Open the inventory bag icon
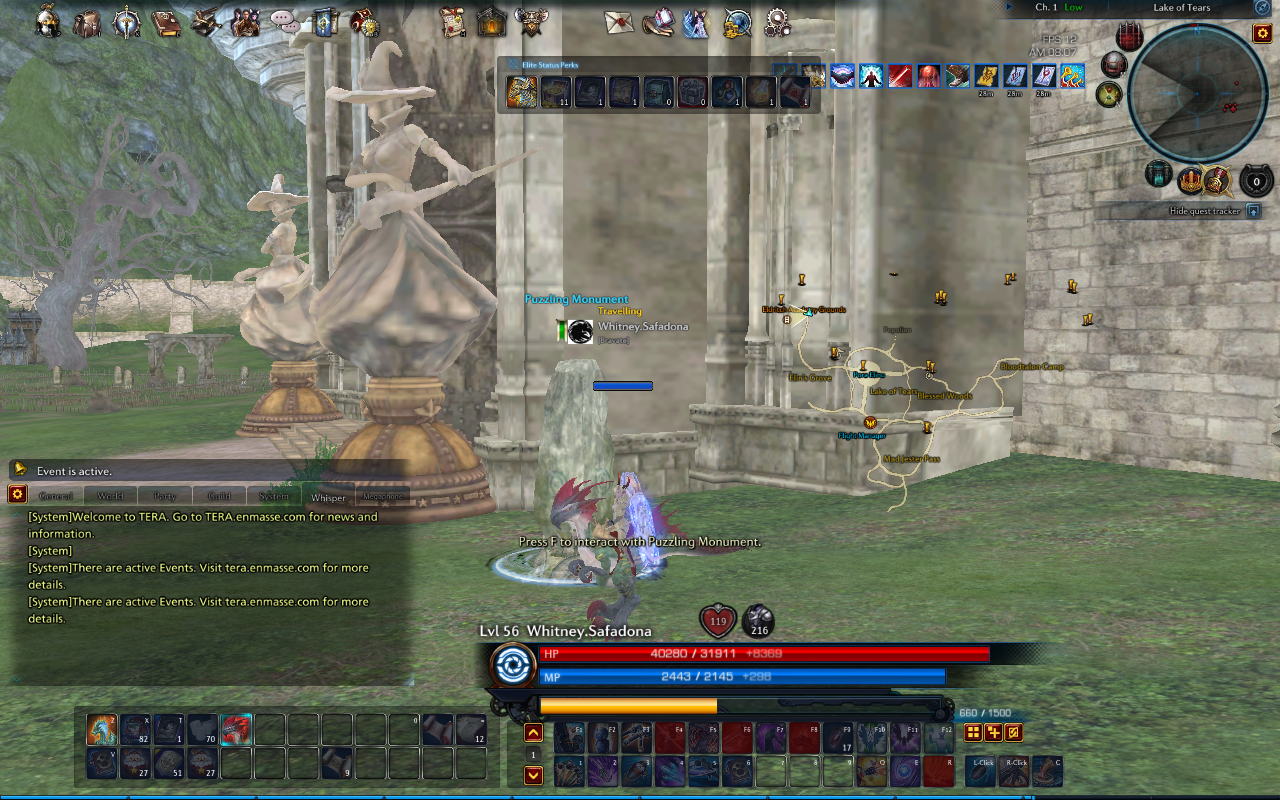This screenshot has height=800, width=1280. (88, 23)
